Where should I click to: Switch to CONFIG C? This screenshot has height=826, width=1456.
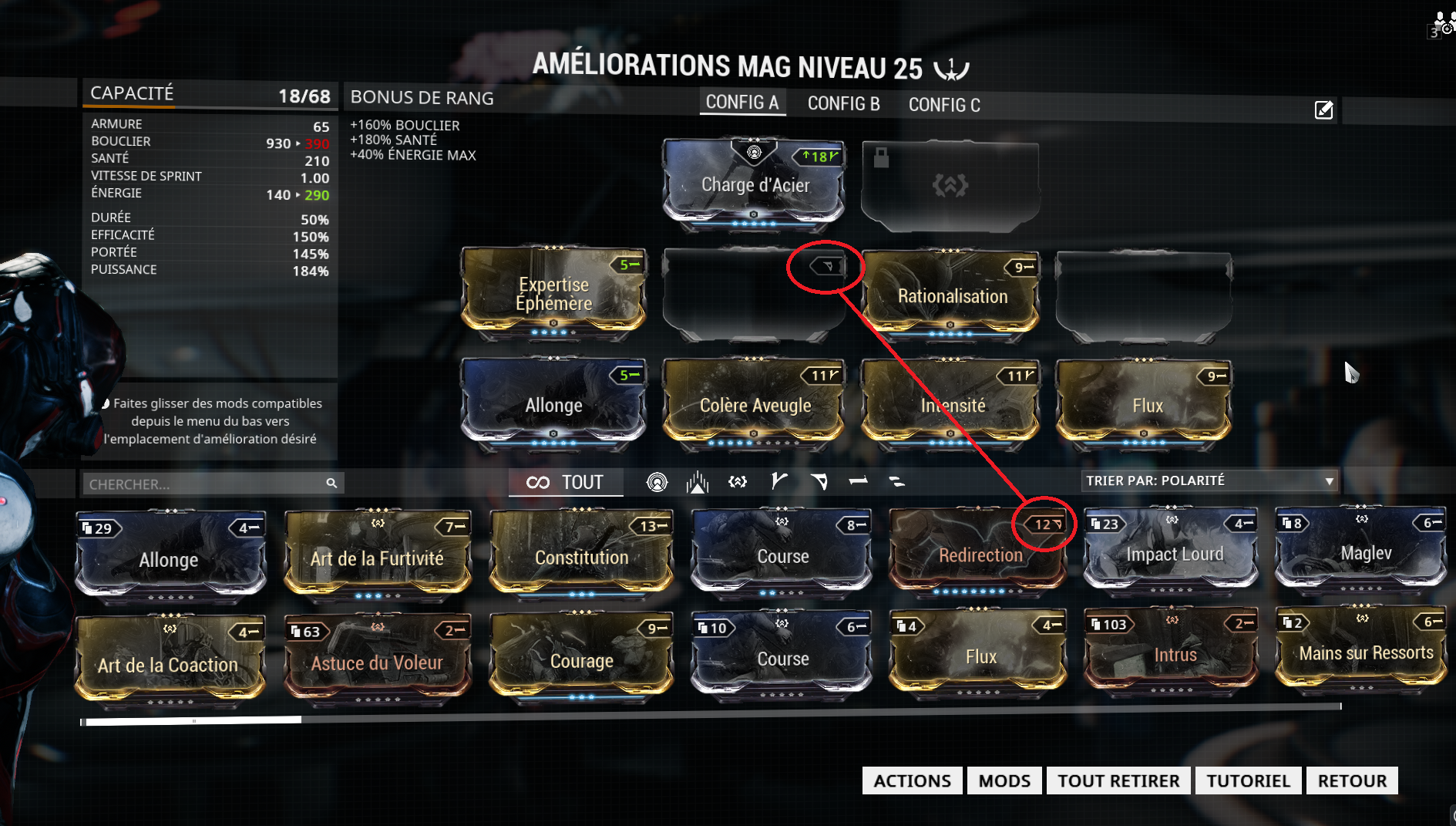point(944,103)
